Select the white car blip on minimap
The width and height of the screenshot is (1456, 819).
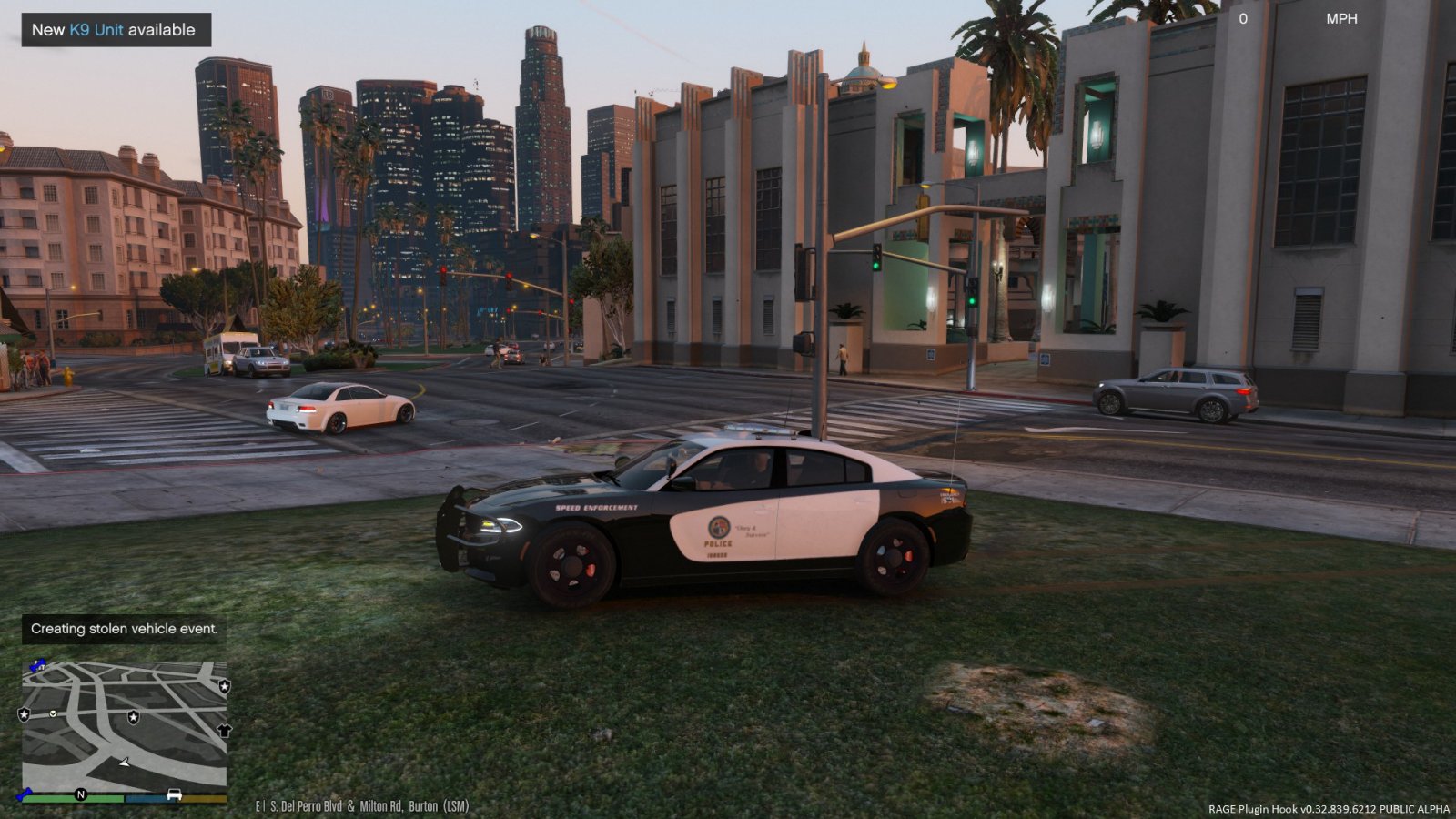[x=174, y=794]
